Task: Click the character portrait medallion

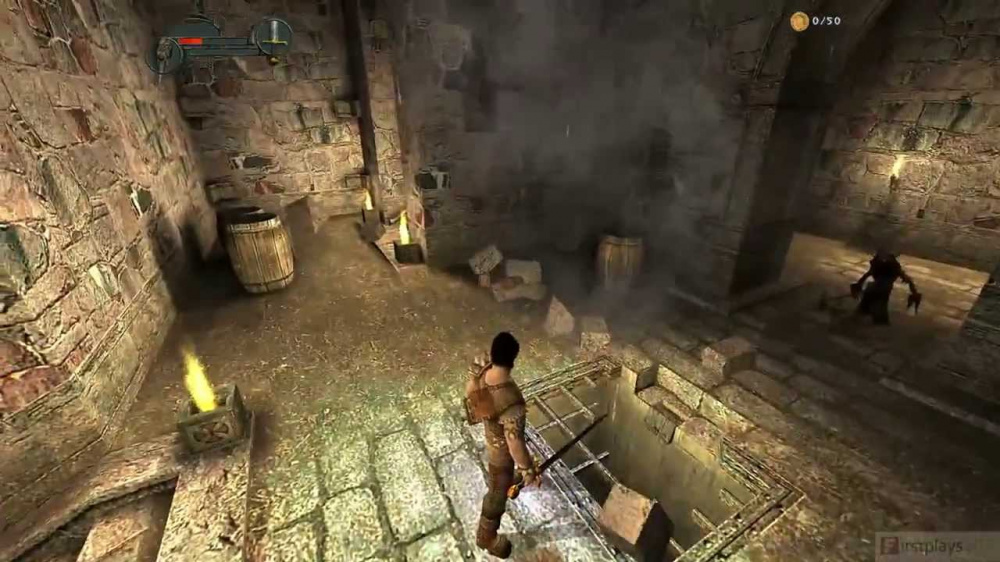Action: click(165, 54)
